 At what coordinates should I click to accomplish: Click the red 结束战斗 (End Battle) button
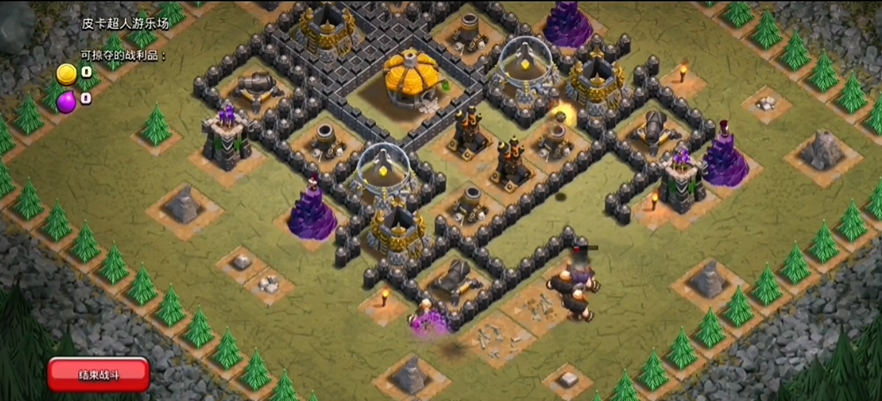point(99,374)
